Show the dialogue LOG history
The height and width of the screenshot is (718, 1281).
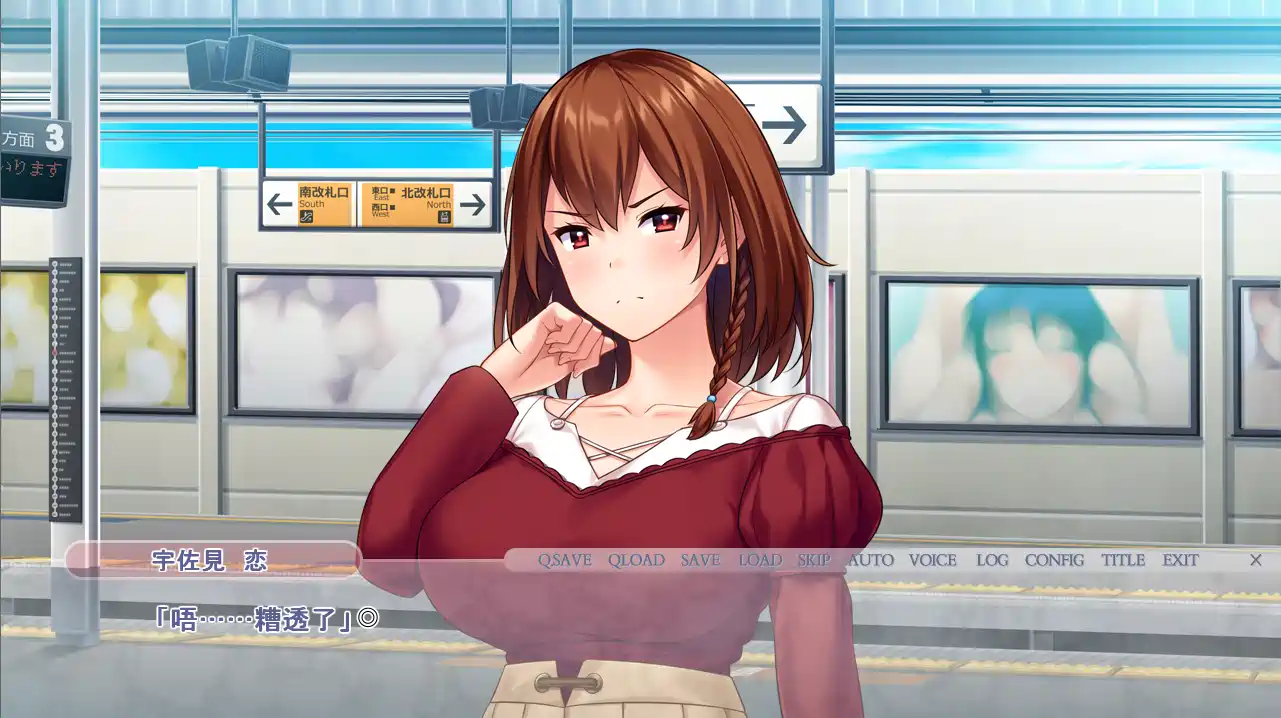point(992,560)
